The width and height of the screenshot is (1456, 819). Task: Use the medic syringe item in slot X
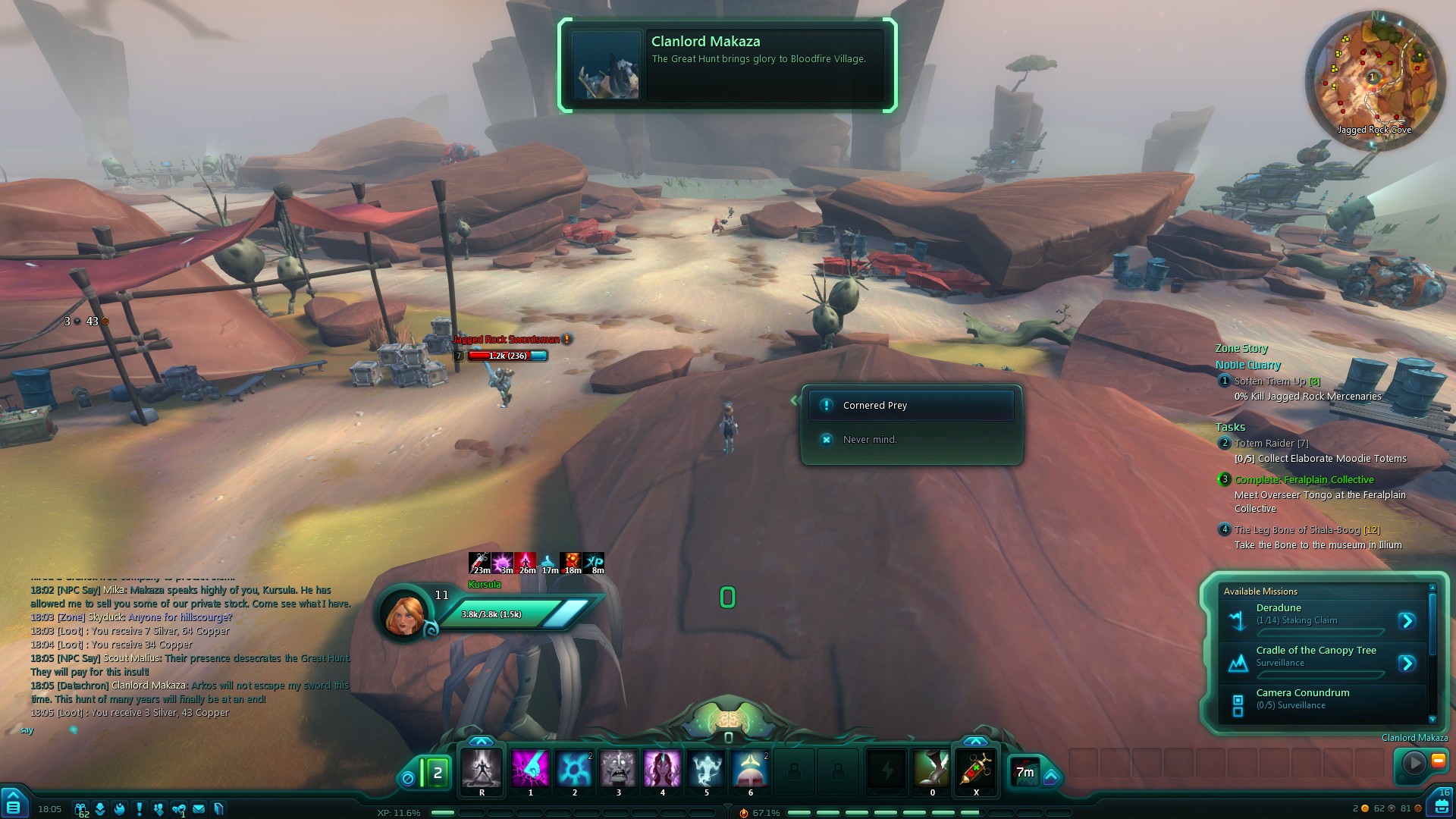click(976, 769)
